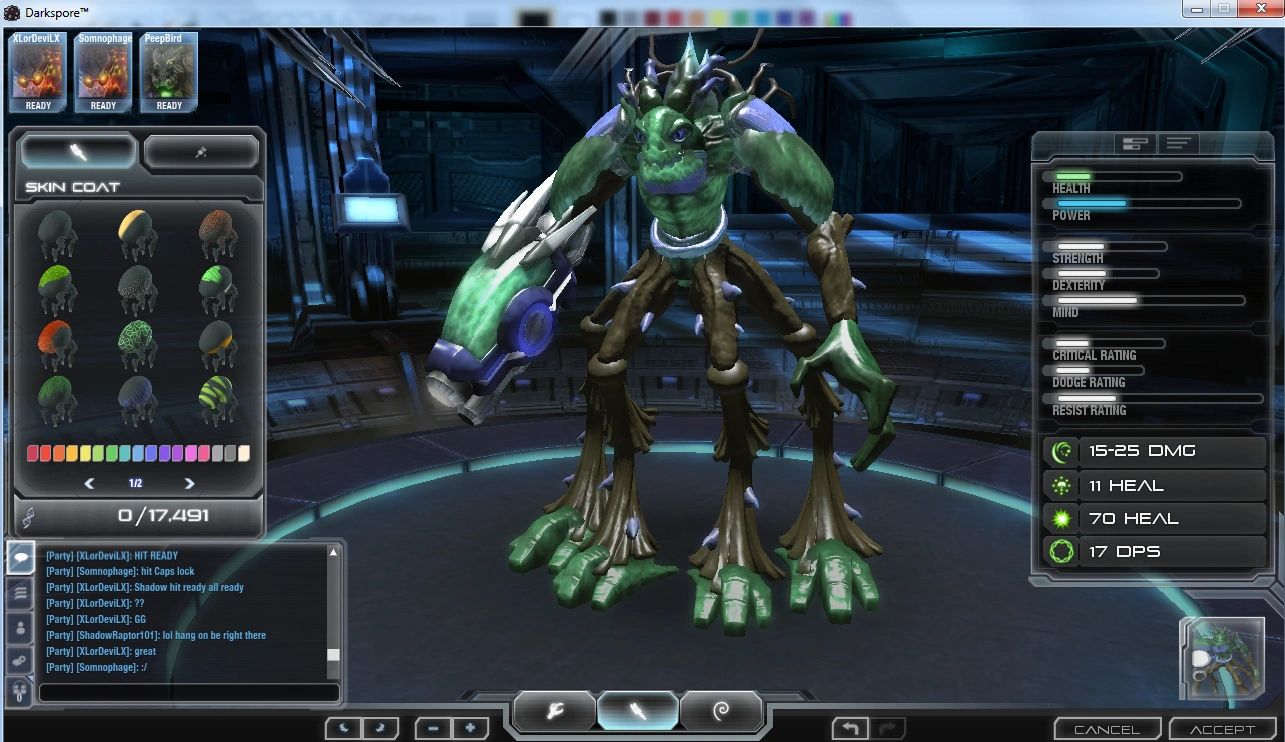Undo the last edit with the left arrow
This screenshot has width=1285, height=742.
pos(848,727)
